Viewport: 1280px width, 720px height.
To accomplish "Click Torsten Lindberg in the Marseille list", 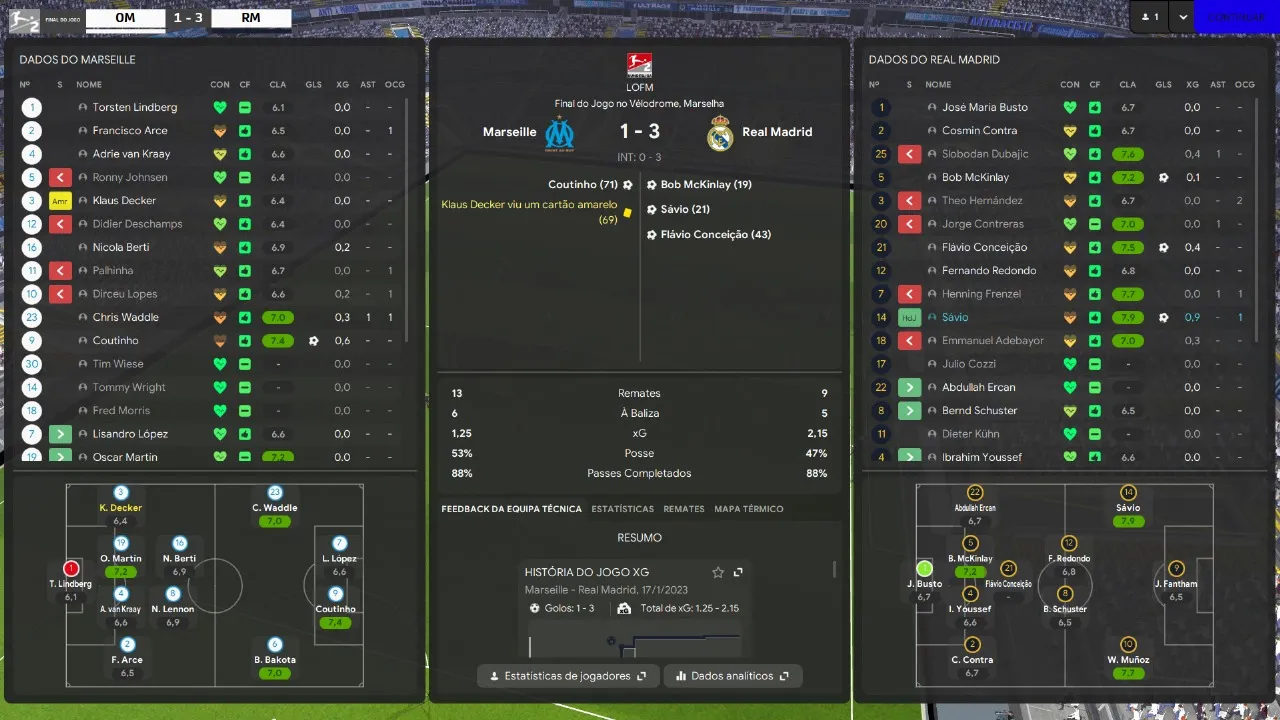I will pos(134,107).
